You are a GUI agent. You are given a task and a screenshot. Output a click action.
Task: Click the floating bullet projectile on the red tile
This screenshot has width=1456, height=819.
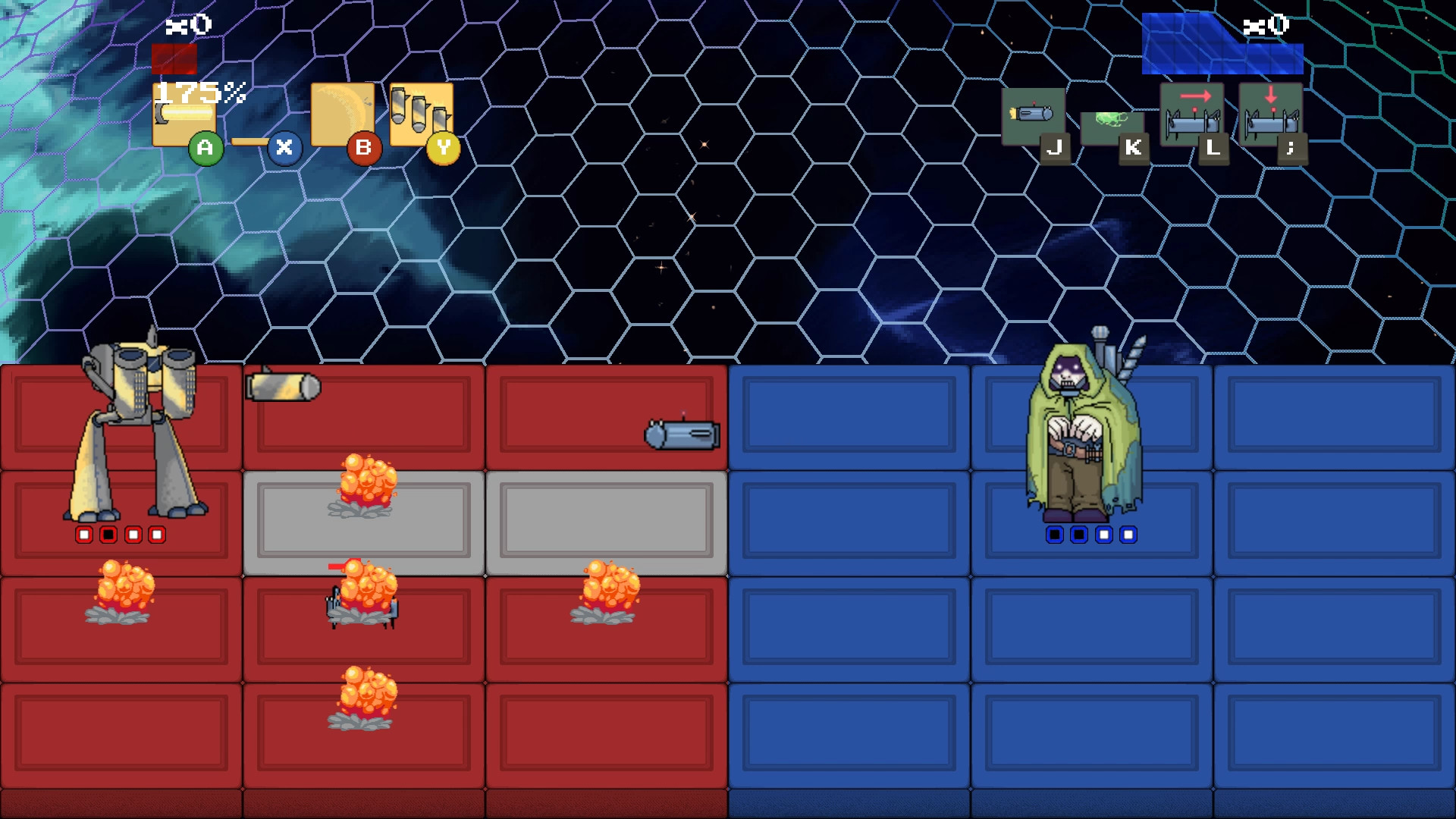[282, 387]
